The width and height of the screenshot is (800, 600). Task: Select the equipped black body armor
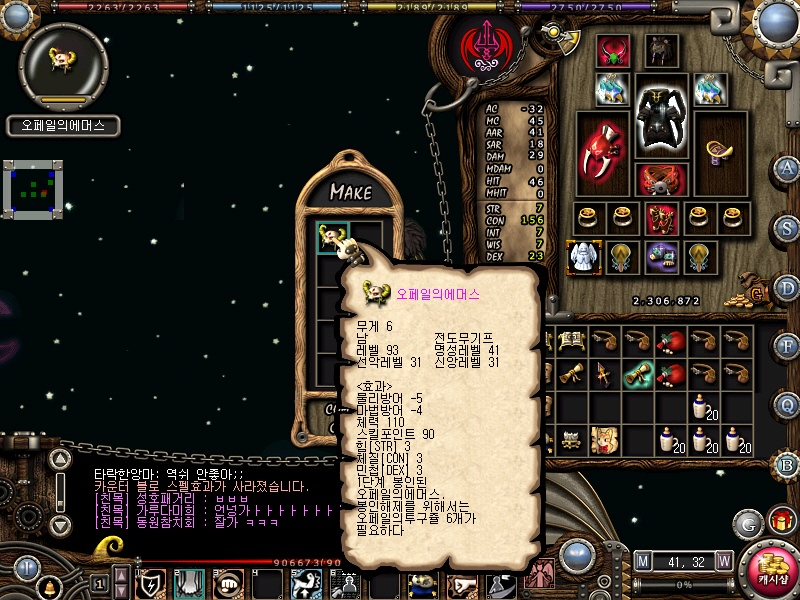662,118
